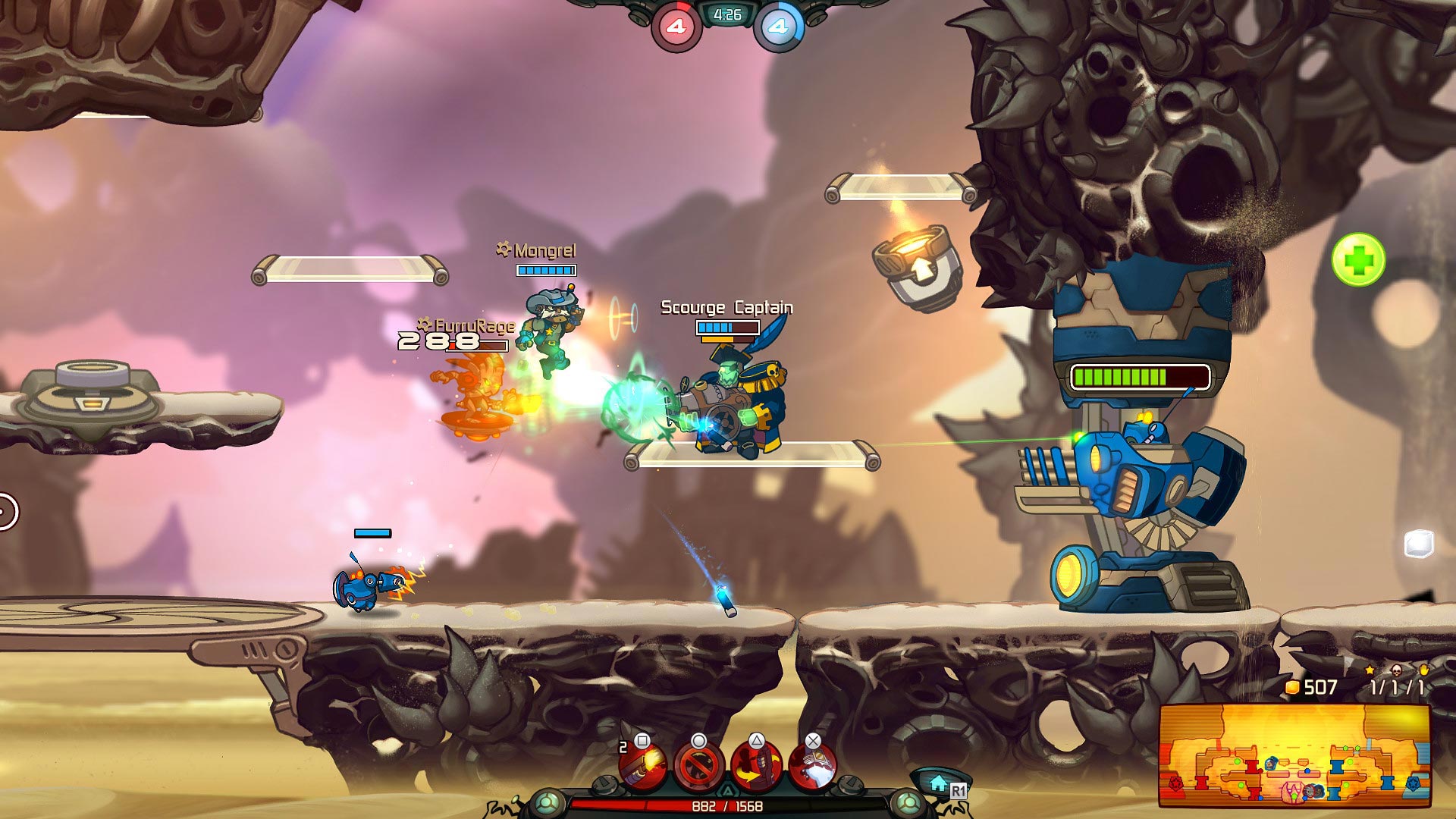Select the Scourge Captain nameplate label
This screenshot has width=1456, height=819.
click(728, 309)
